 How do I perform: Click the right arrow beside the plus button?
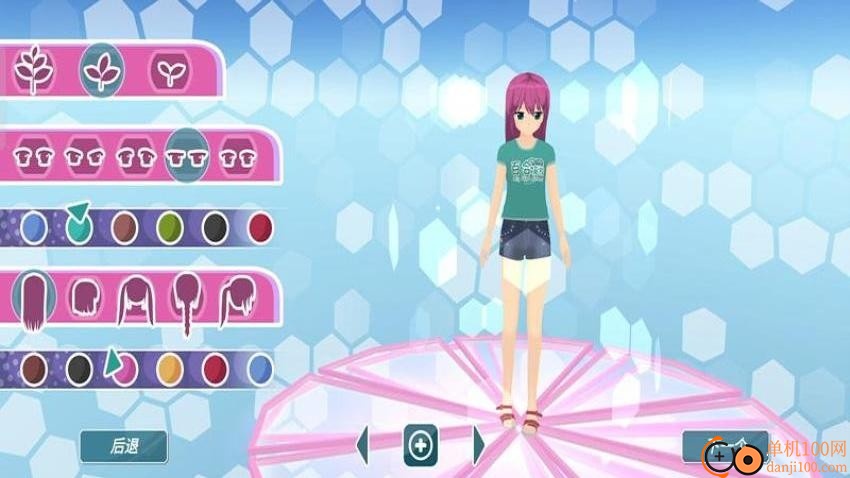coord(478,444)
